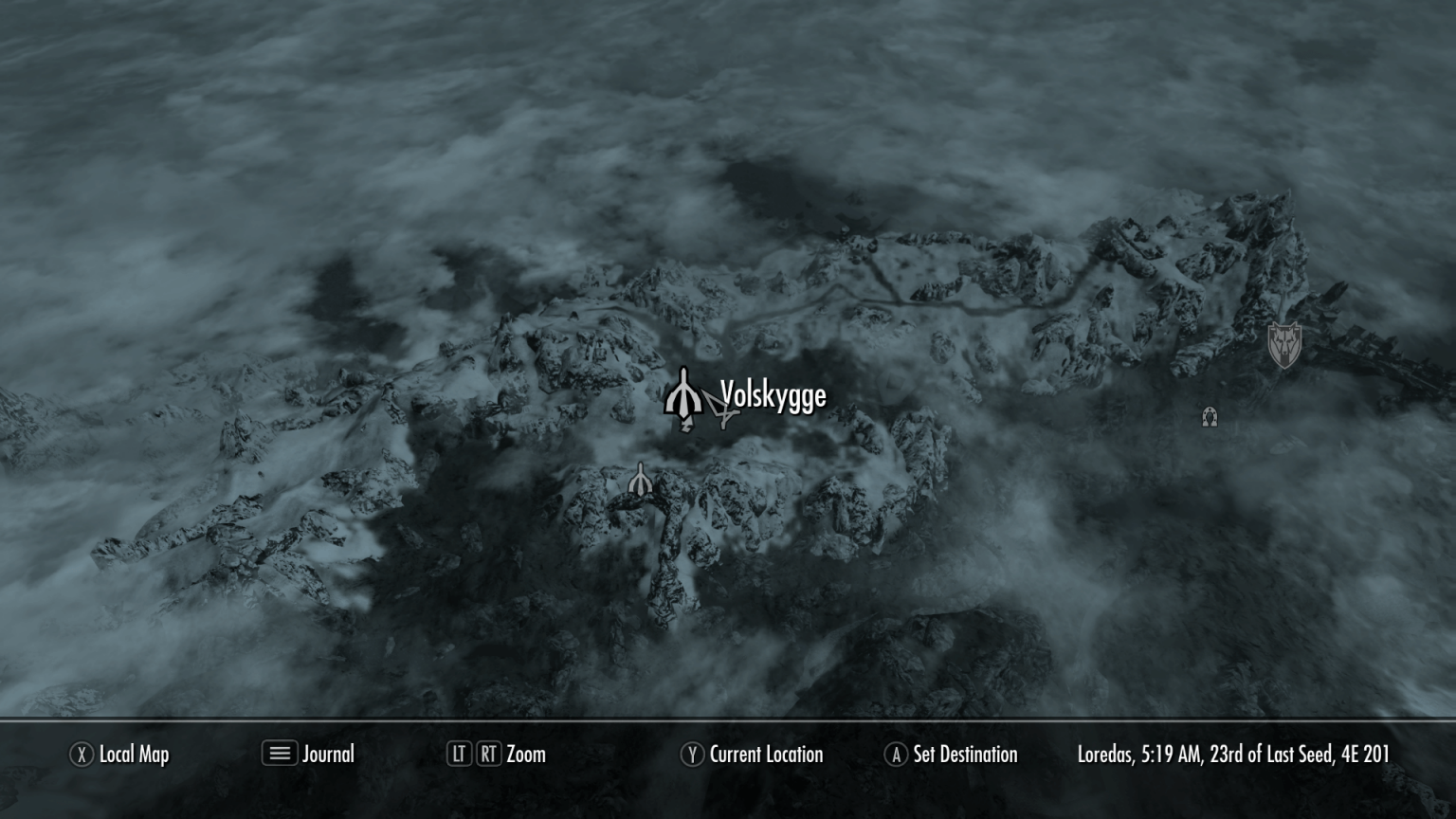This screenshot has width=1456, height=819.
Task: Switch to the Local Map tab
Action: pos(134,755)
